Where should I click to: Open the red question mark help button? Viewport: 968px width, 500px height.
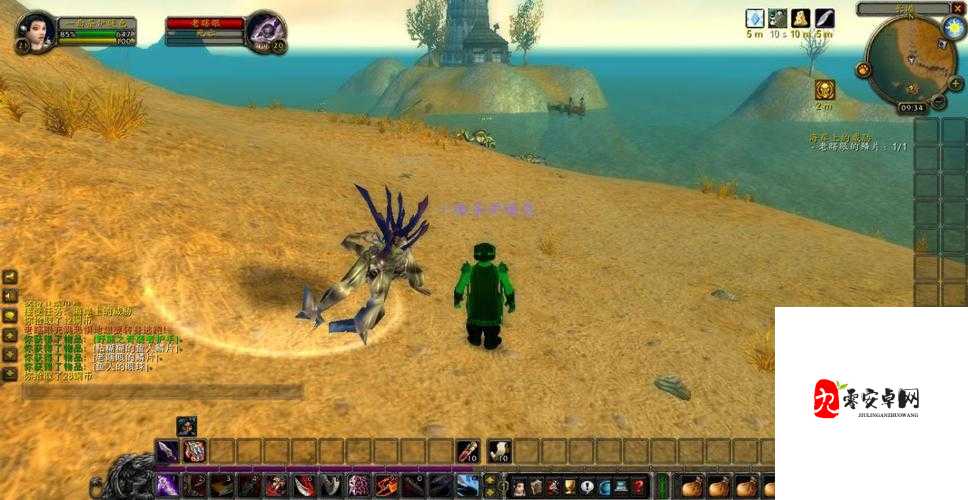tap(639, 487)
